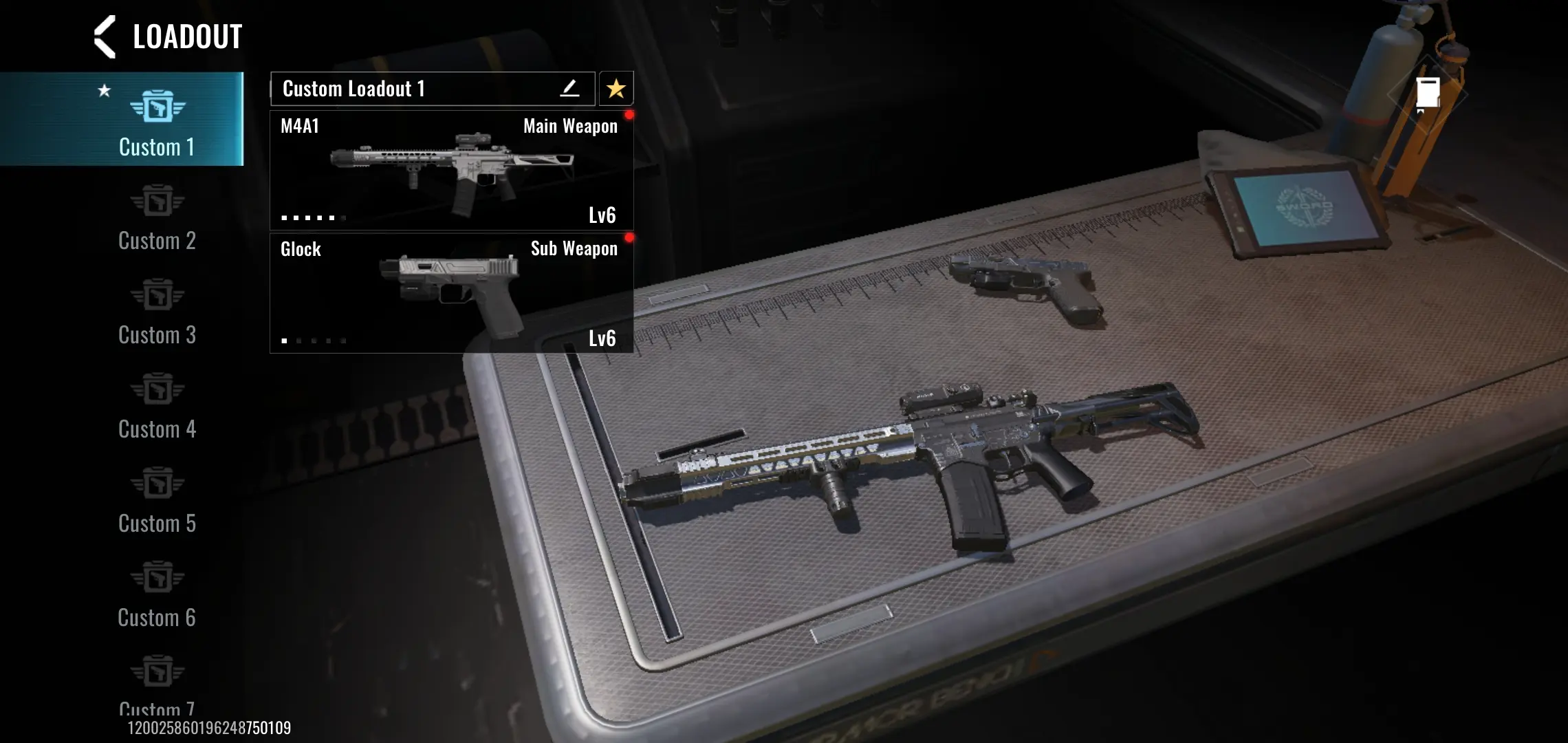1568x743 pixels.
Task: Open the Glock Sub Weapon card
Action: pyautogui.click(x=451, y=294)
